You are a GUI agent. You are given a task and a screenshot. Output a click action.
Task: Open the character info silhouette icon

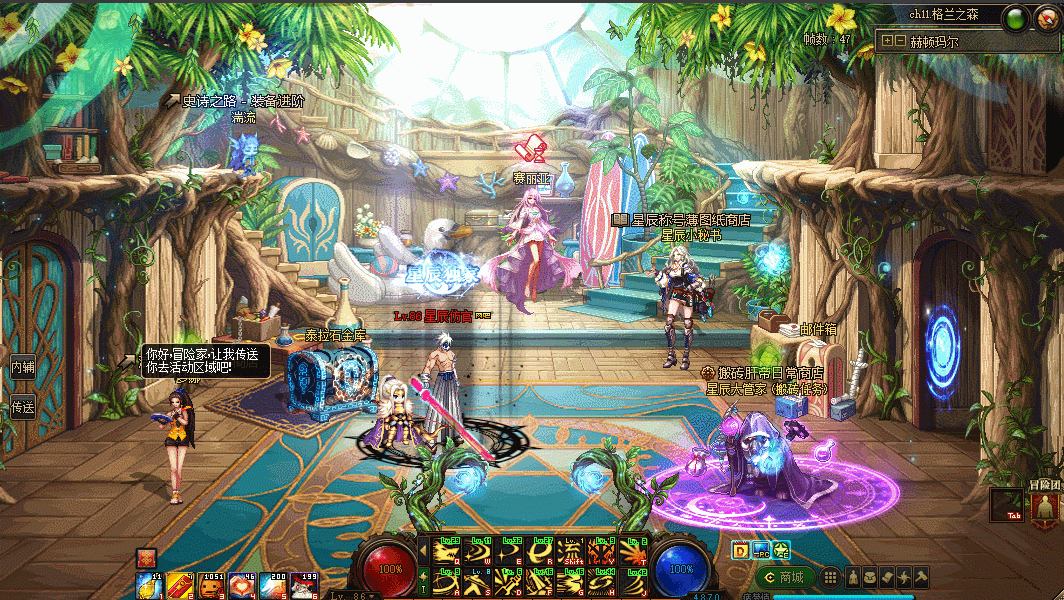pos(852,577)
